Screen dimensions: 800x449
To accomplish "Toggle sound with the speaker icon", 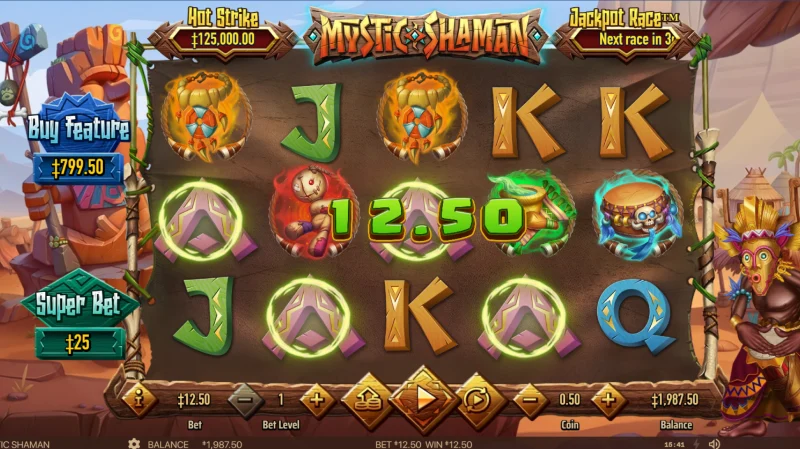I will click(x=715, y=443).
